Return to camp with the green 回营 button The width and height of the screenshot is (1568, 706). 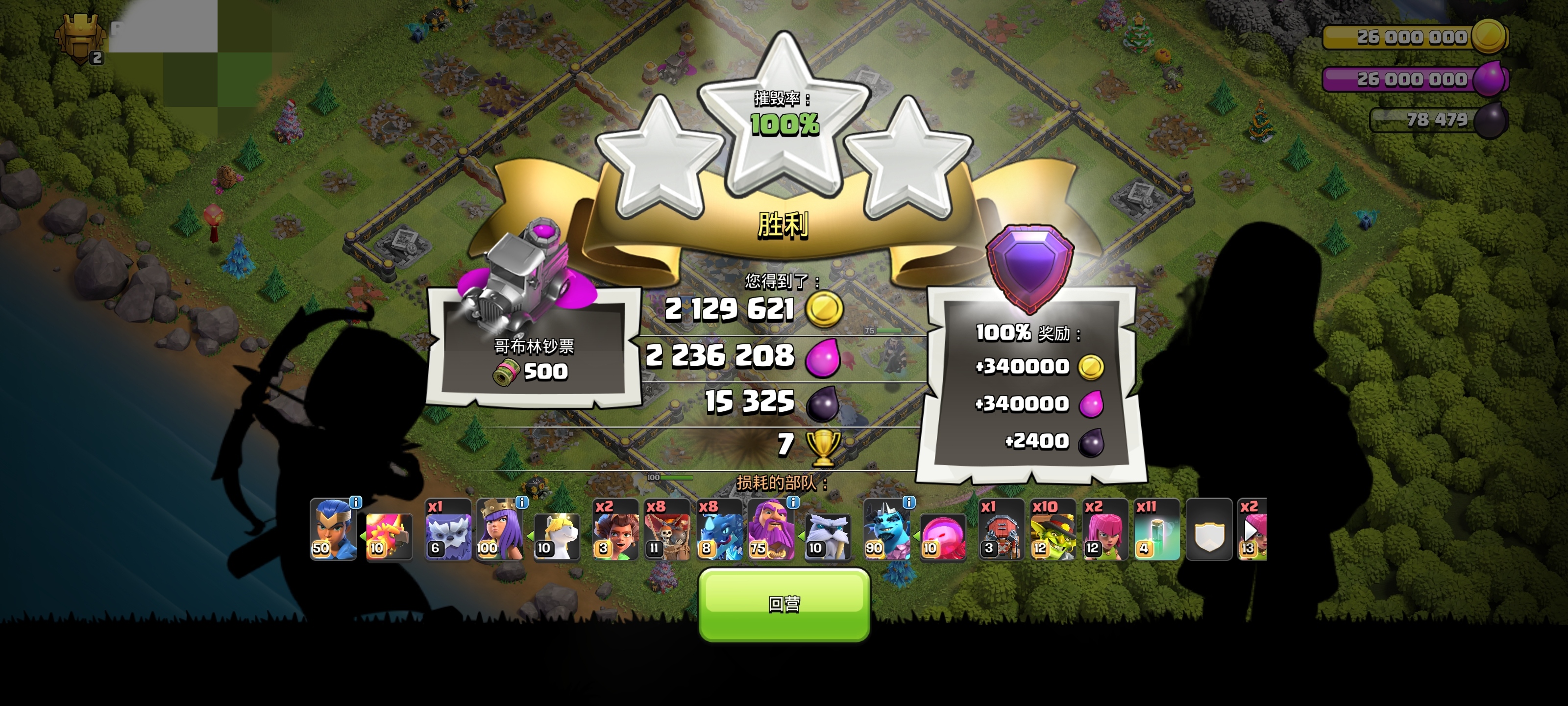coord(784,604)
